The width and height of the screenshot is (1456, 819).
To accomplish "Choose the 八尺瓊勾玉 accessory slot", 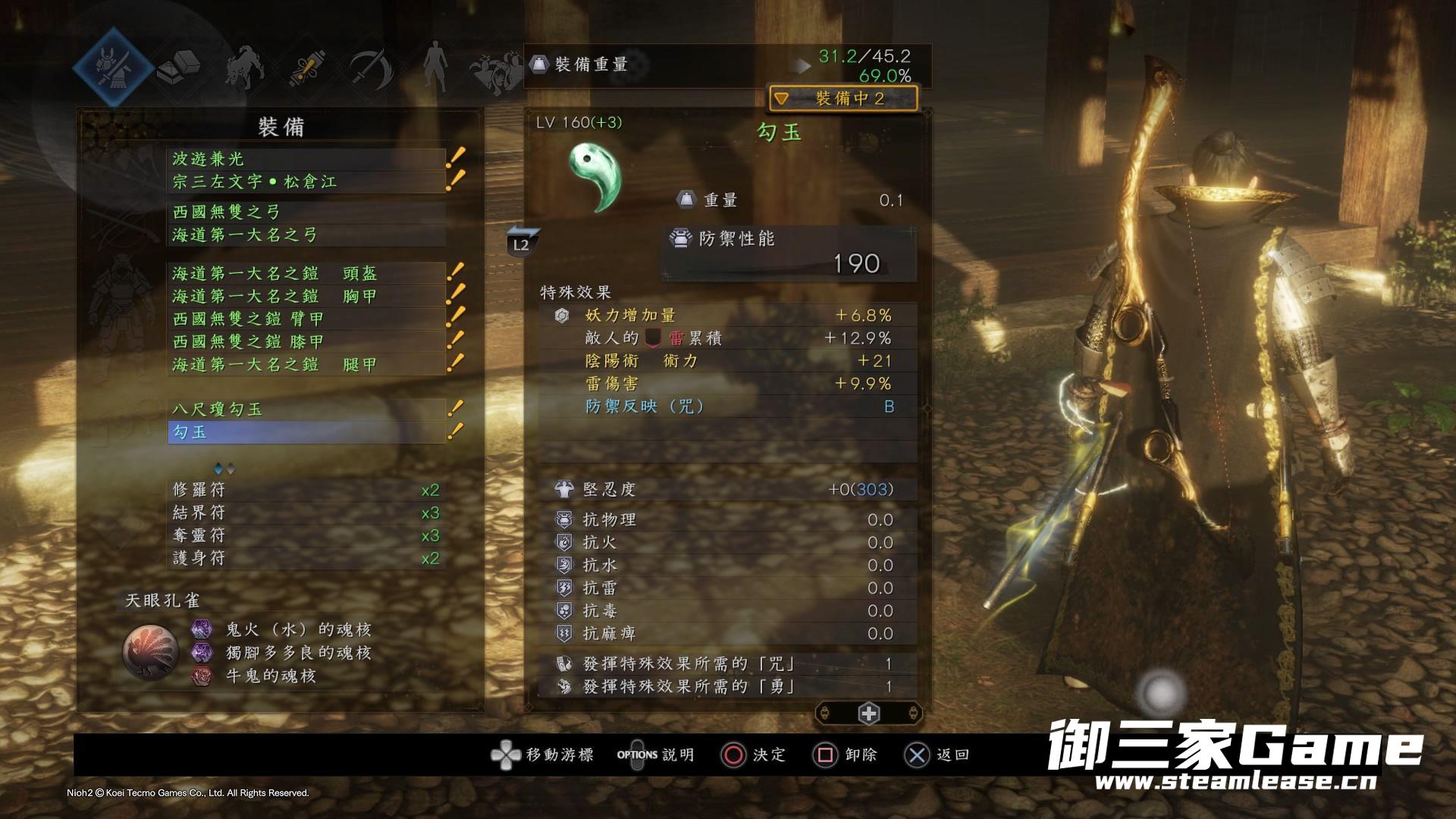I will [306, 409].
